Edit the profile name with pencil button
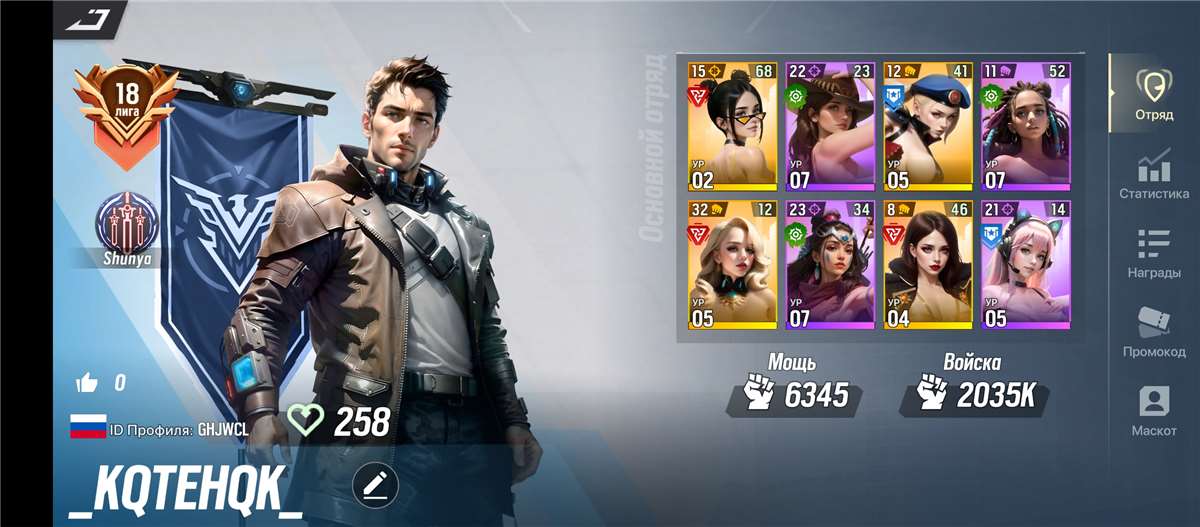Viewport: 1200px width, 527px height. click(375, 486)
